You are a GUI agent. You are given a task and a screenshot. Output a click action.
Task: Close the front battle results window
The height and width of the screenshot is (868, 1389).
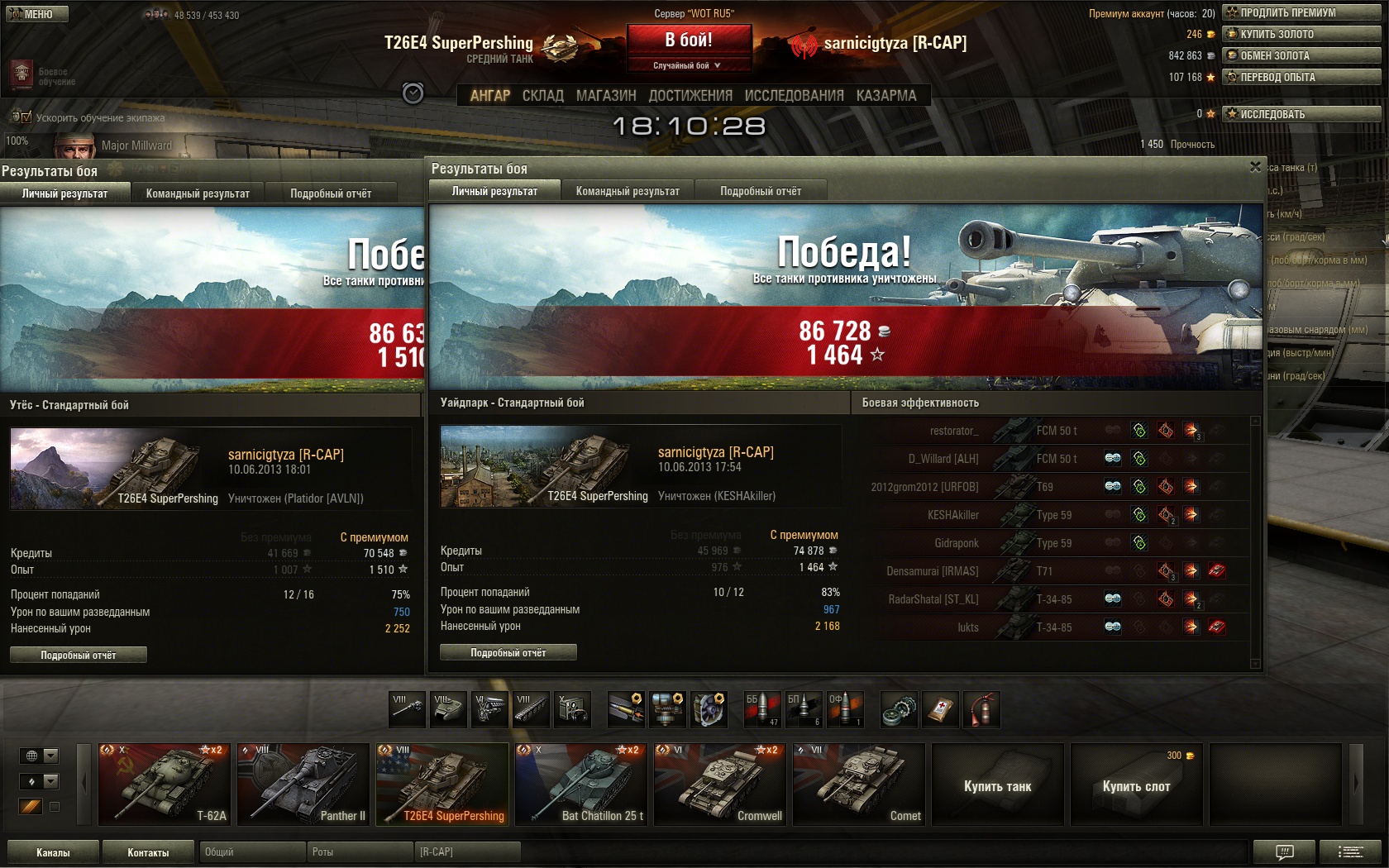(1255, 167)
